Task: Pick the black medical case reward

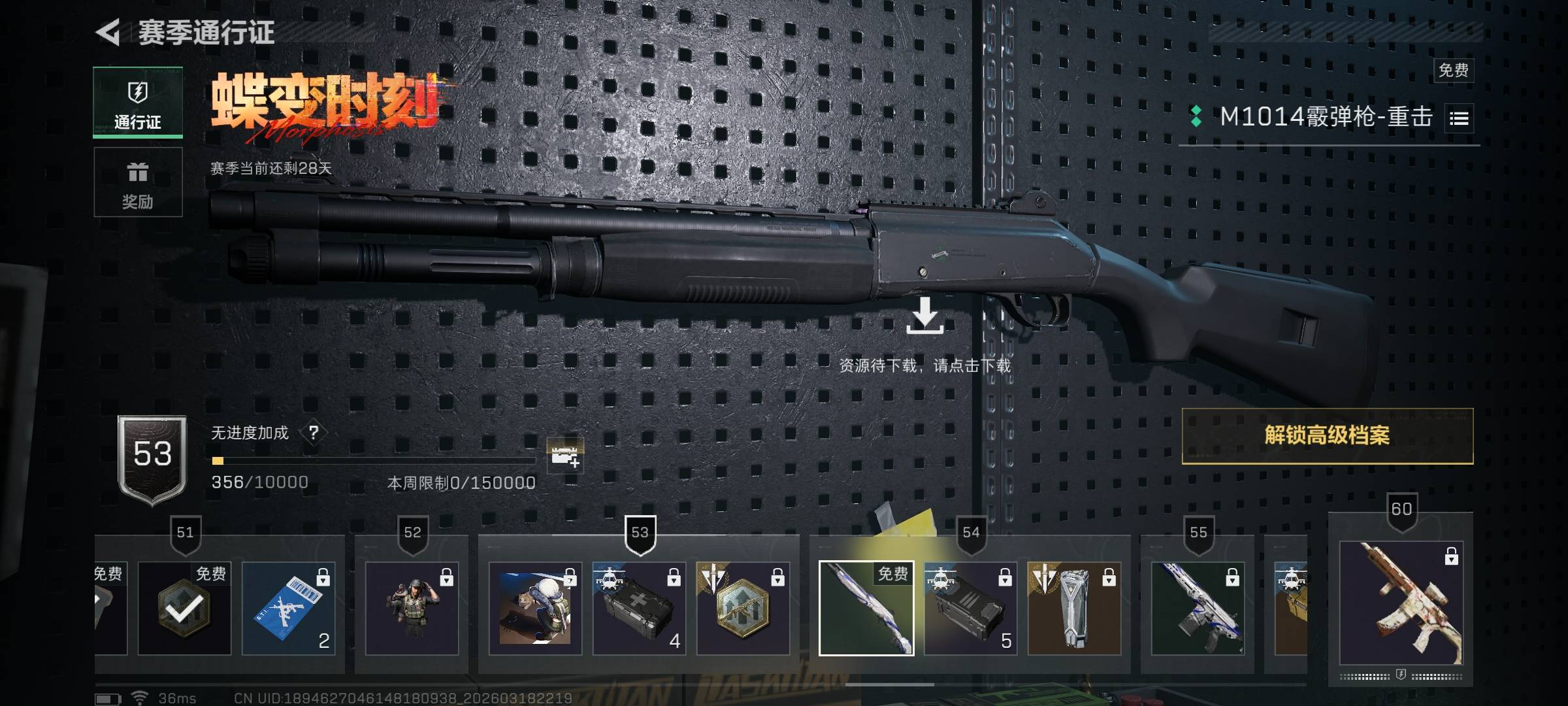Action: click(x=639, y=609)
